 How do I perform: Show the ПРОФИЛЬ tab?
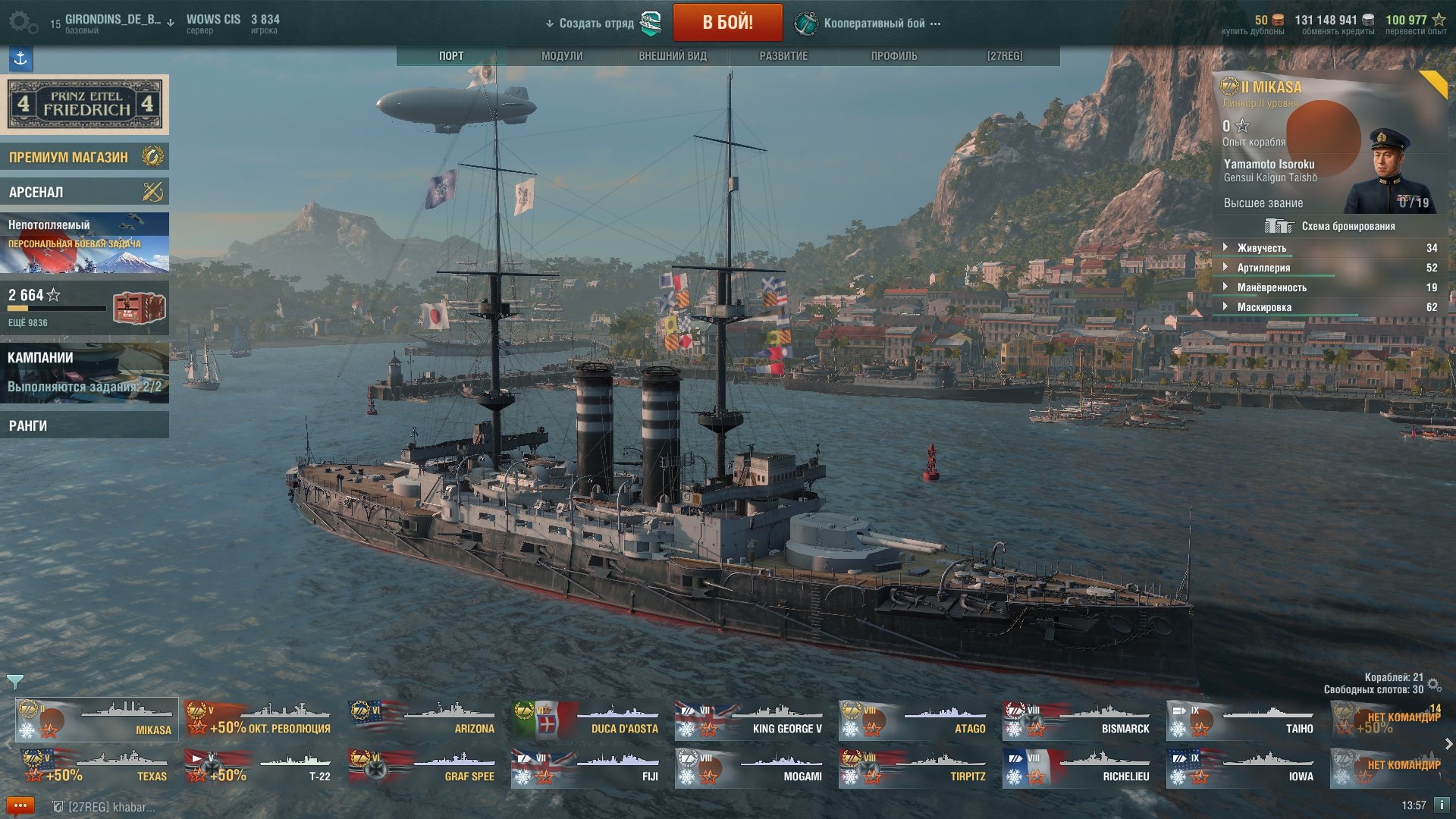tap(894, 56)
